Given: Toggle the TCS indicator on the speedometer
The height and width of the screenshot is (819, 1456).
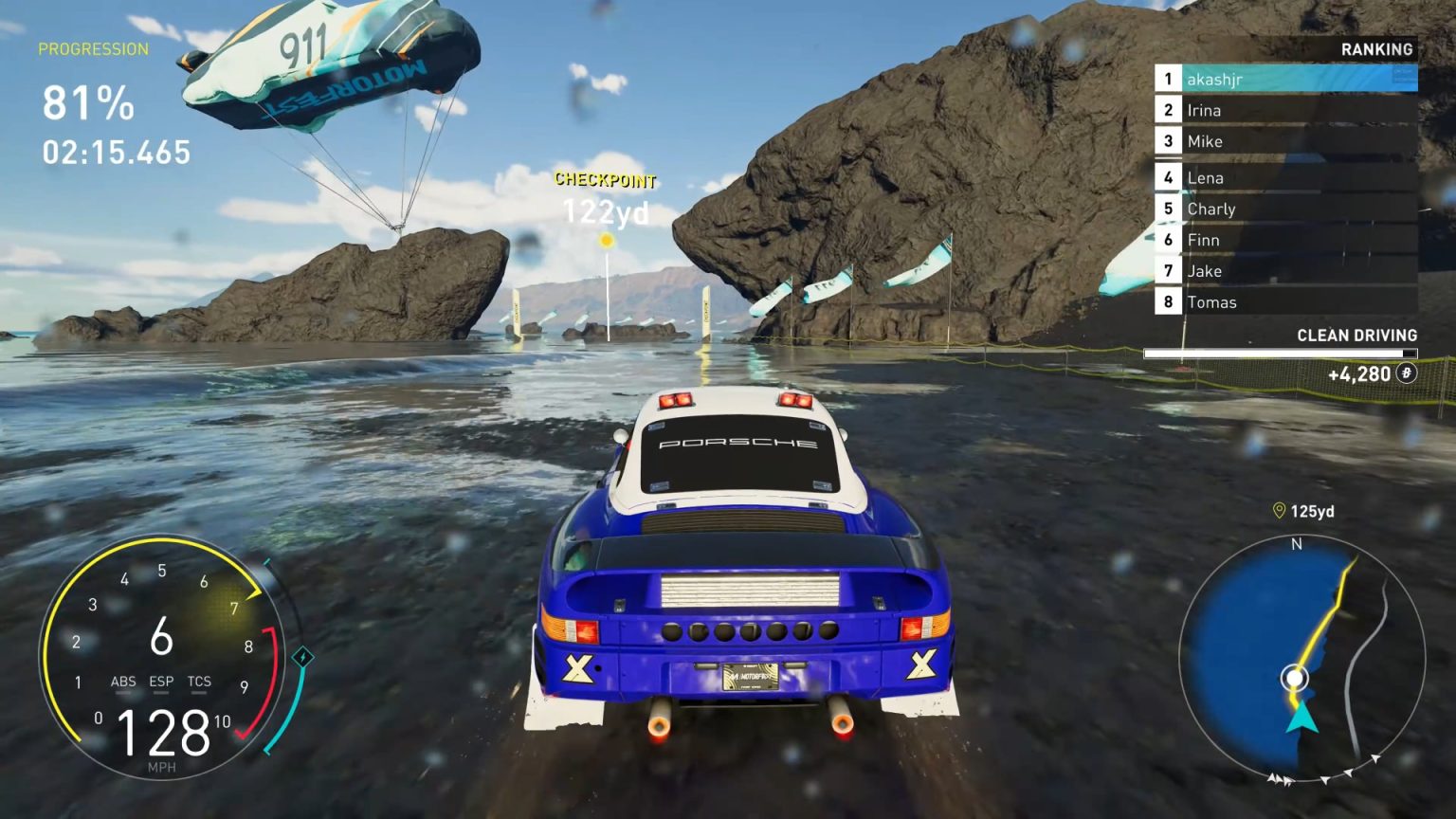Looking at the screenshot, I should tap(199, 682).
